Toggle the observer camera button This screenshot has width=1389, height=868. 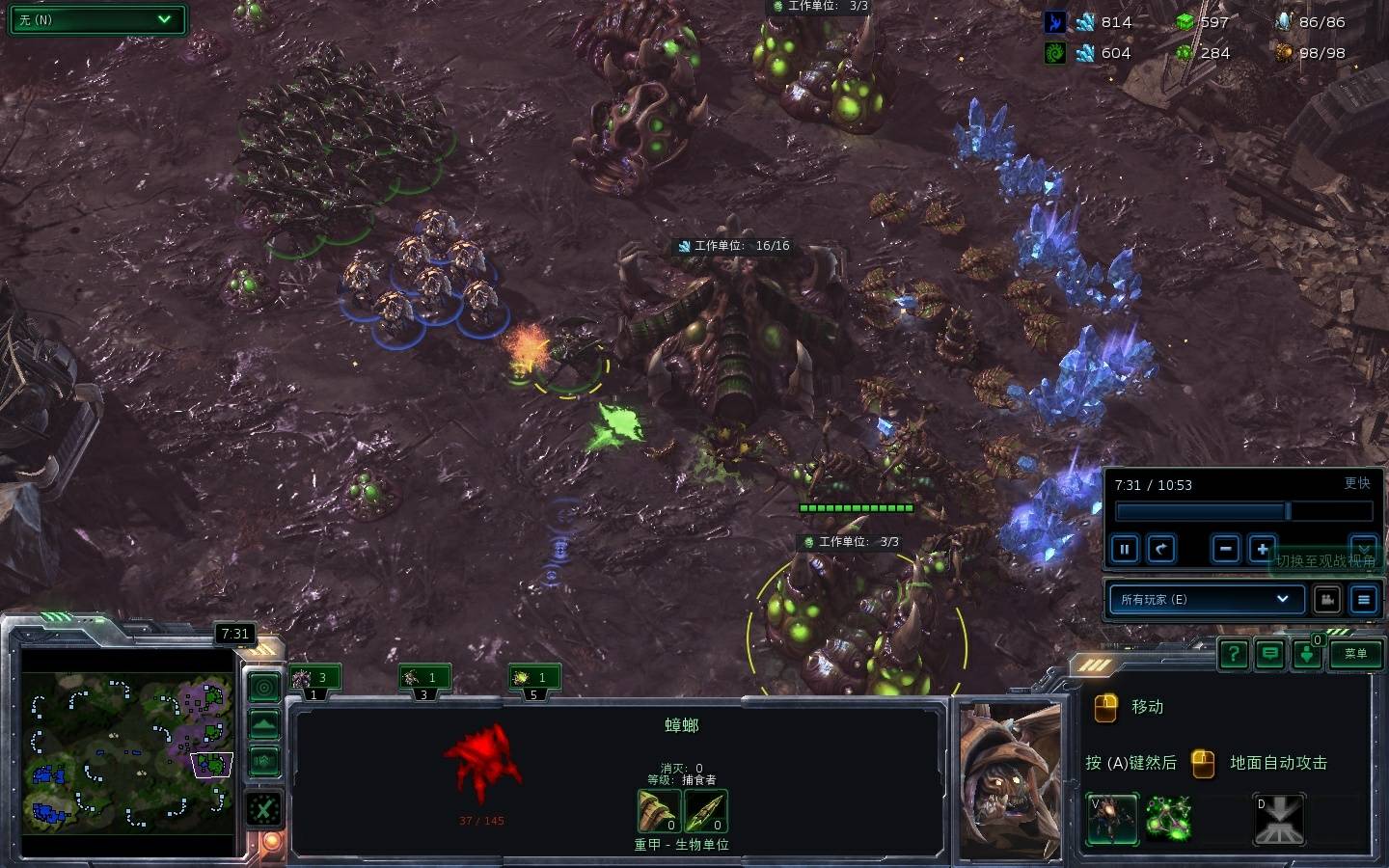[x=1327, y=599]
